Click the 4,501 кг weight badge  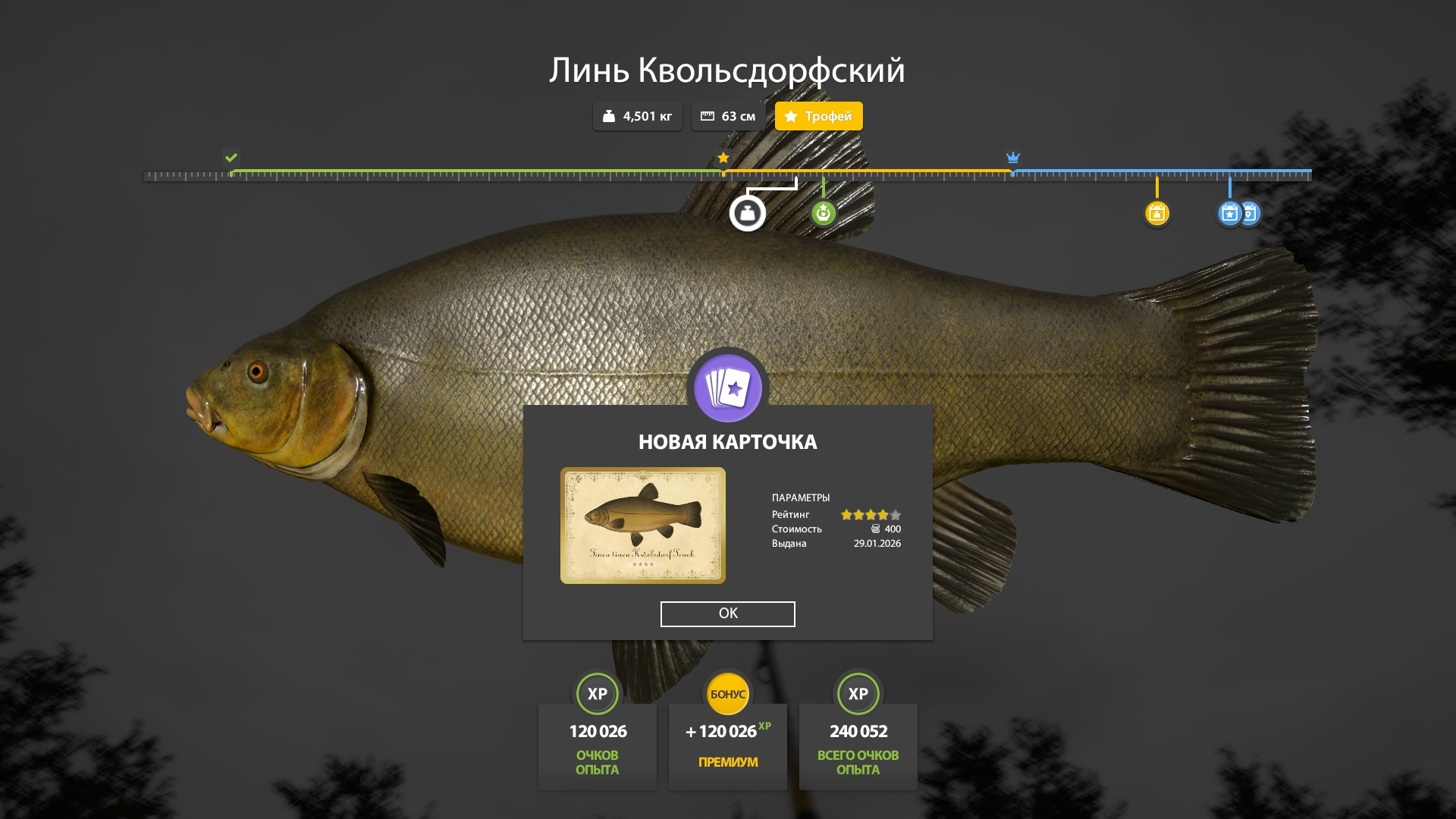point(637,116)
